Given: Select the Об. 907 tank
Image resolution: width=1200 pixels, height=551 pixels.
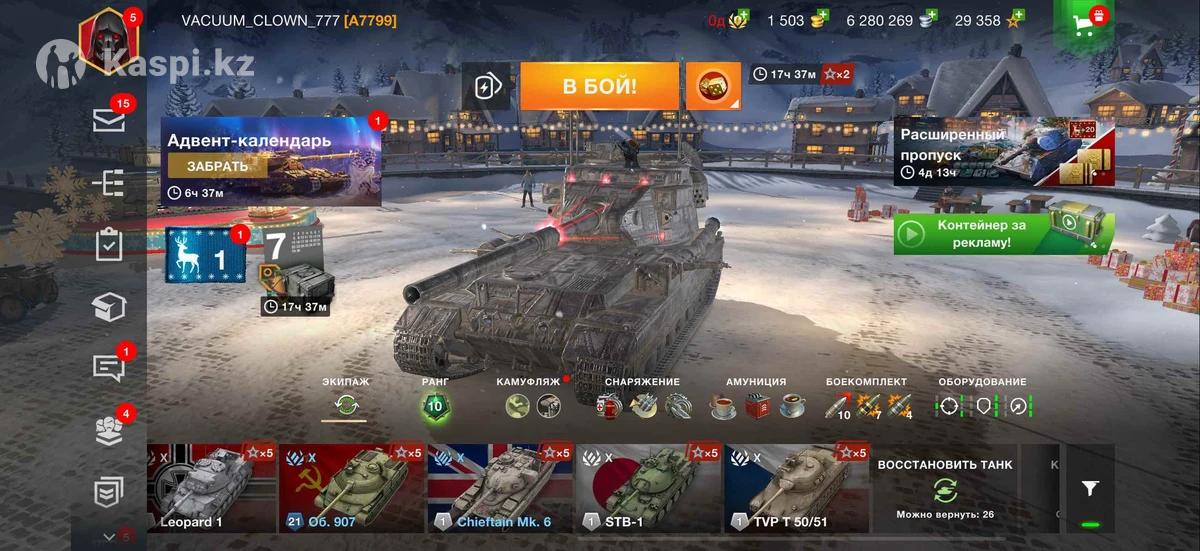Looking at the screenshot, I should pos(350,489).
